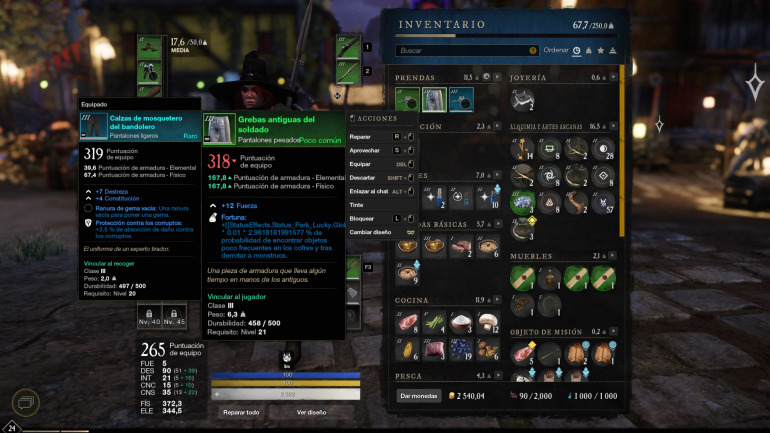Collapse the Cocina inventory category

tap(498, 300)
